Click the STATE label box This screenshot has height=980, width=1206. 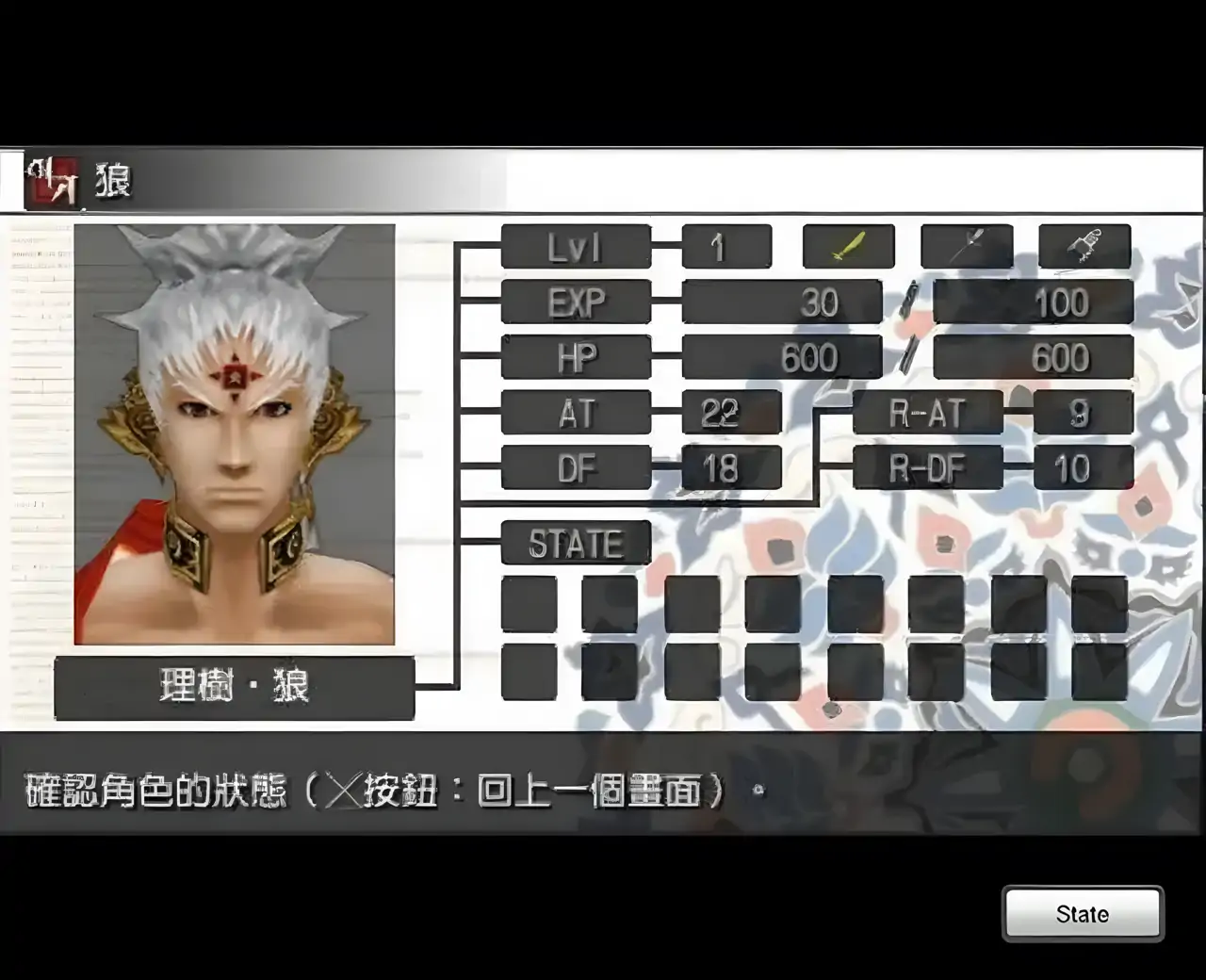575,545
